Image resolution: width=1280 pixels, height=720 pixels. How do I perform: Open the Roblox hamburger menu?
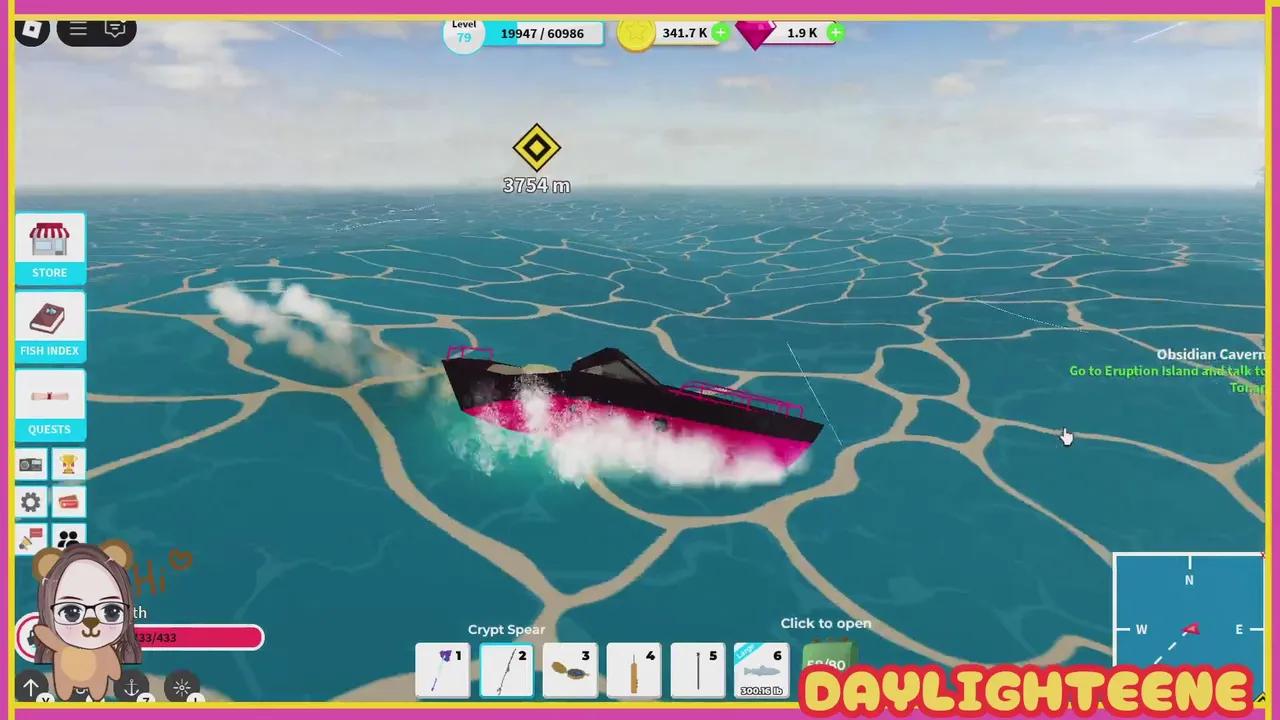pyautogui.click(x=77, y=29)
